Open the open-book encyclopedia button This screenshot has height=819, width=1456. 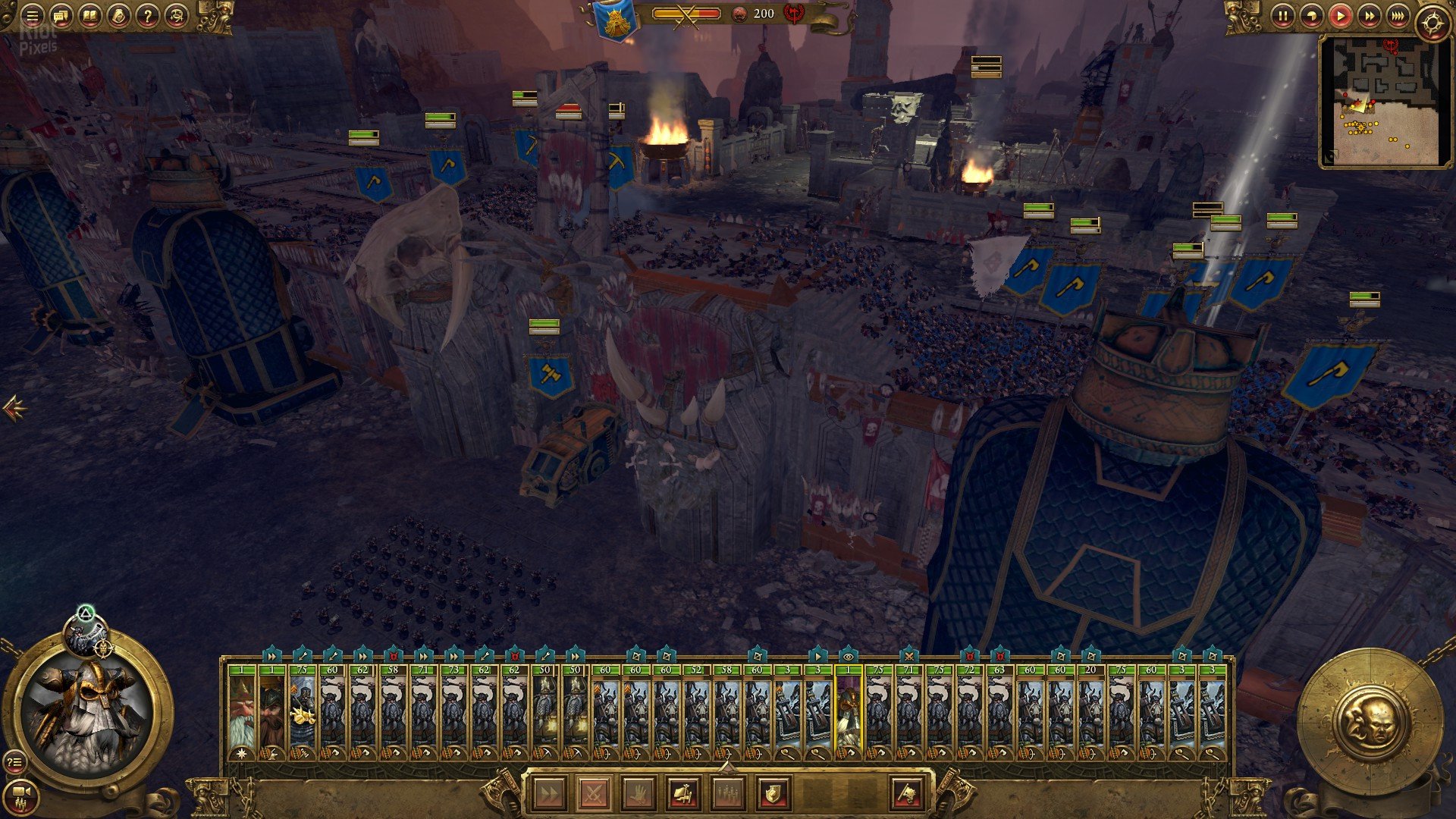point(89,15)
